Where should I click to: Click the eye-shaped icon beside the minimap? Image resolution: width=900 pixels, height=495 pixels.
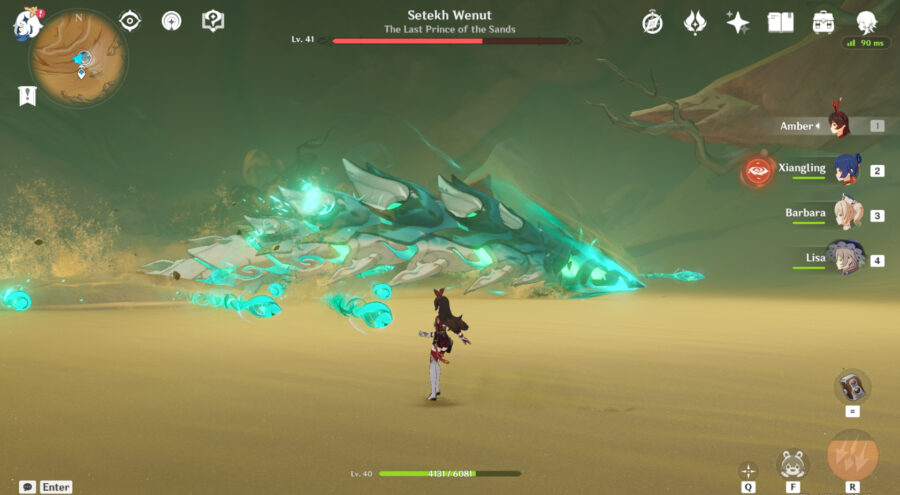pyautogui.click(x=130, y=21)
